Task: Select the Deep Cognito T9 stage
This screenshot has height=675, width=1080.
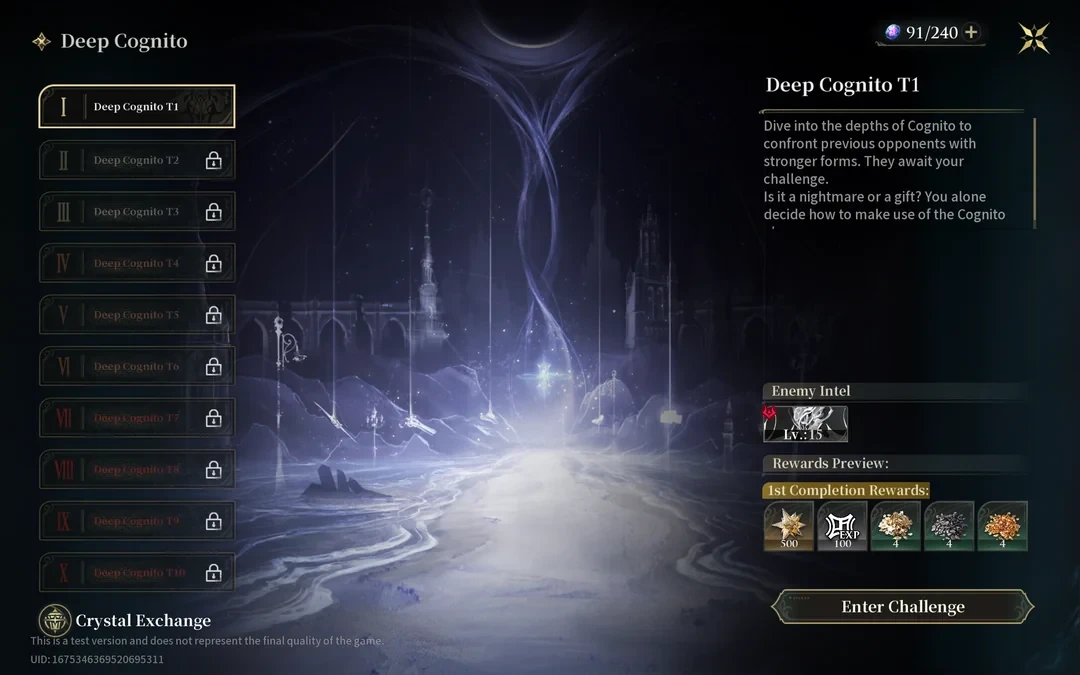Action: 137,521
